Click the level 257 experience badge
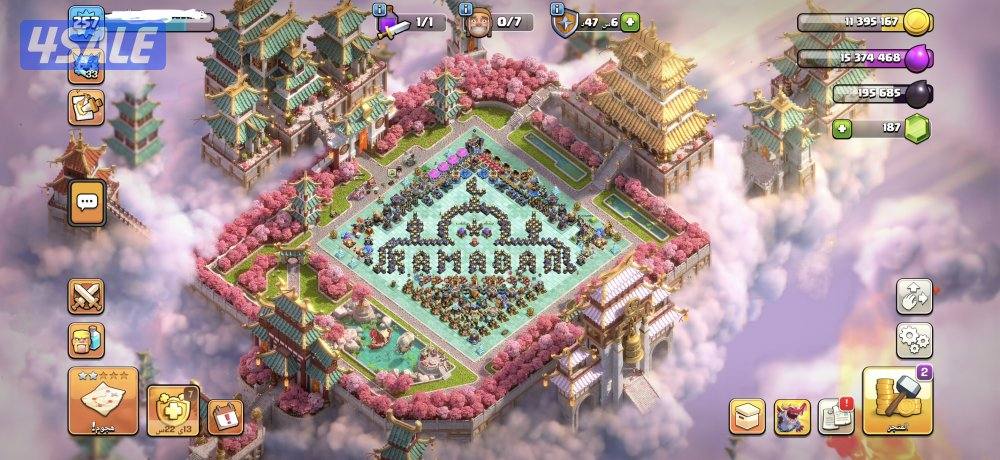Screen dimensions: 1000x460 86,22
